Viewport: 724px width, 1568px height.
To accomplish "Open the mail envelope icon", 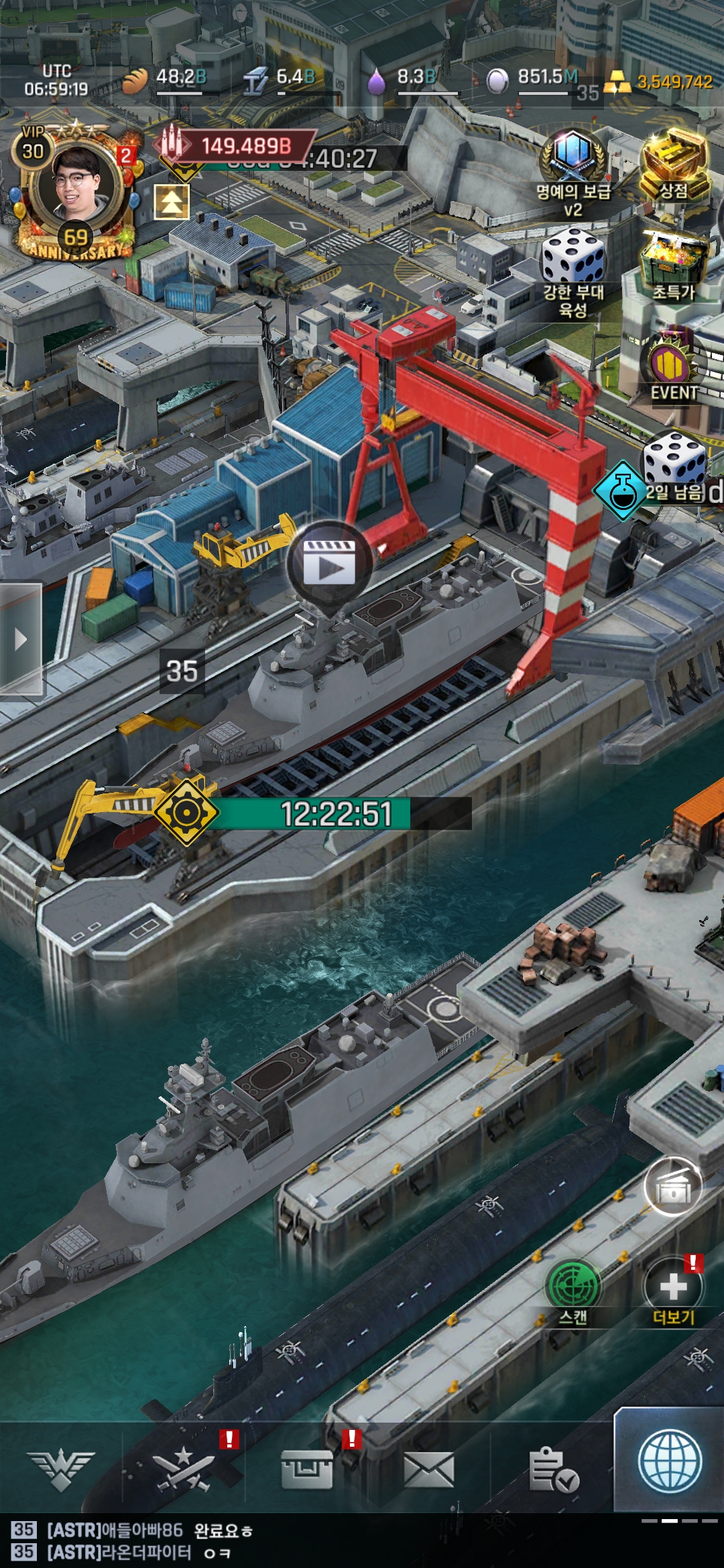I will [429, 1469].
